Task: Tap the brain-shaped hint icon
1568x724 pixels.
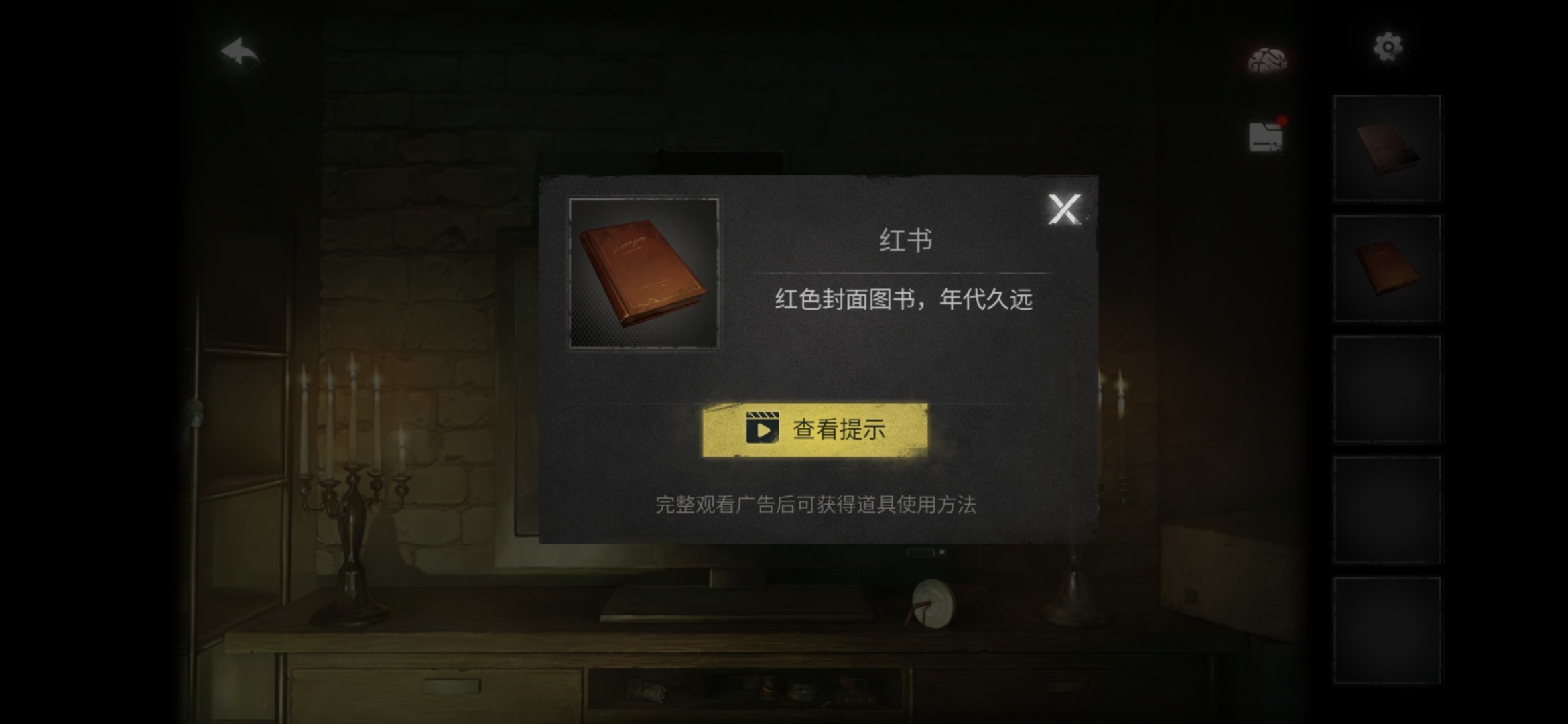Action: click(x=1268, y=59)
